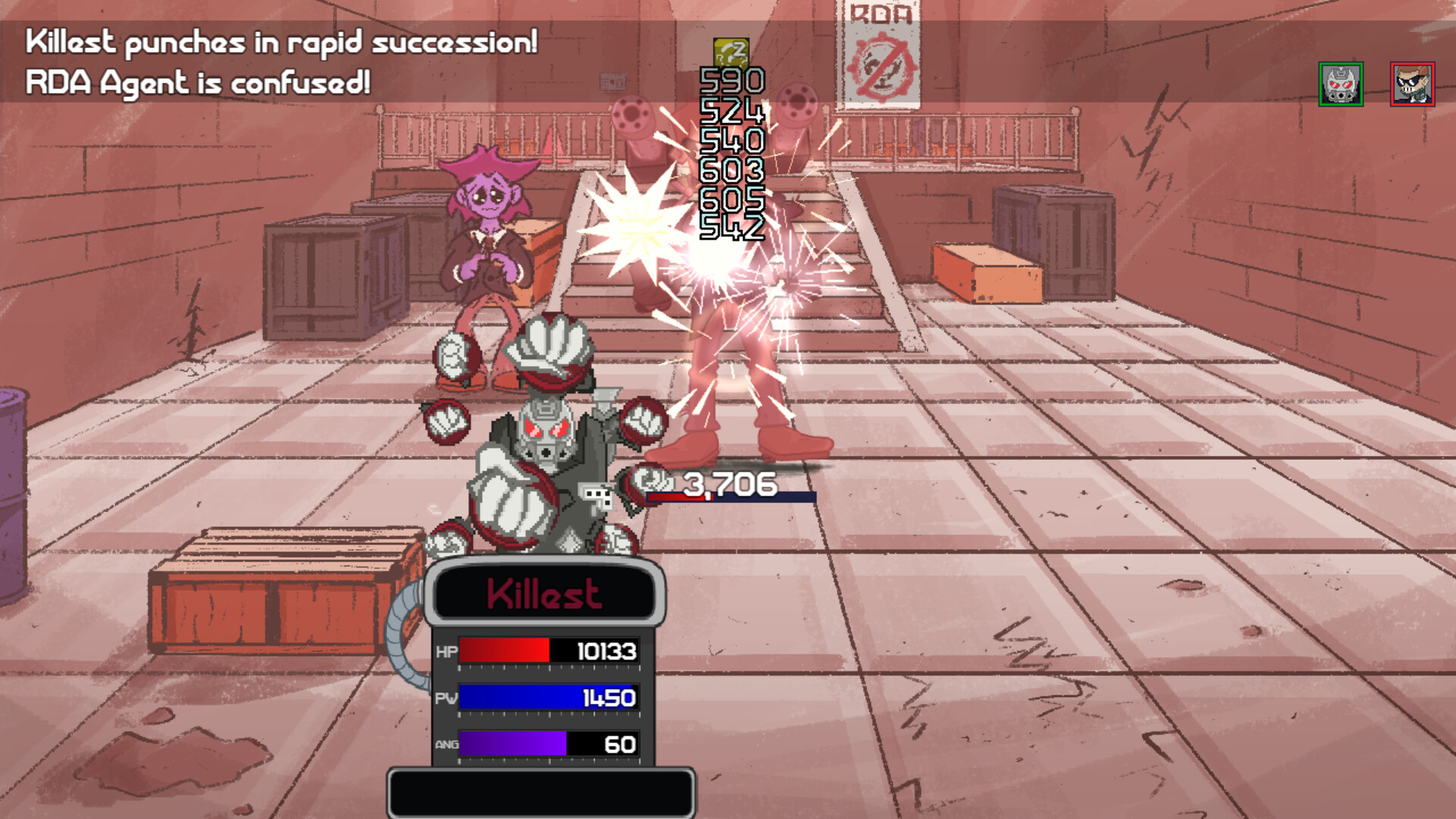Click the HP label on Killest's stat panel
The height and width of the screenshot is (819, 1456).
point(447,651)
